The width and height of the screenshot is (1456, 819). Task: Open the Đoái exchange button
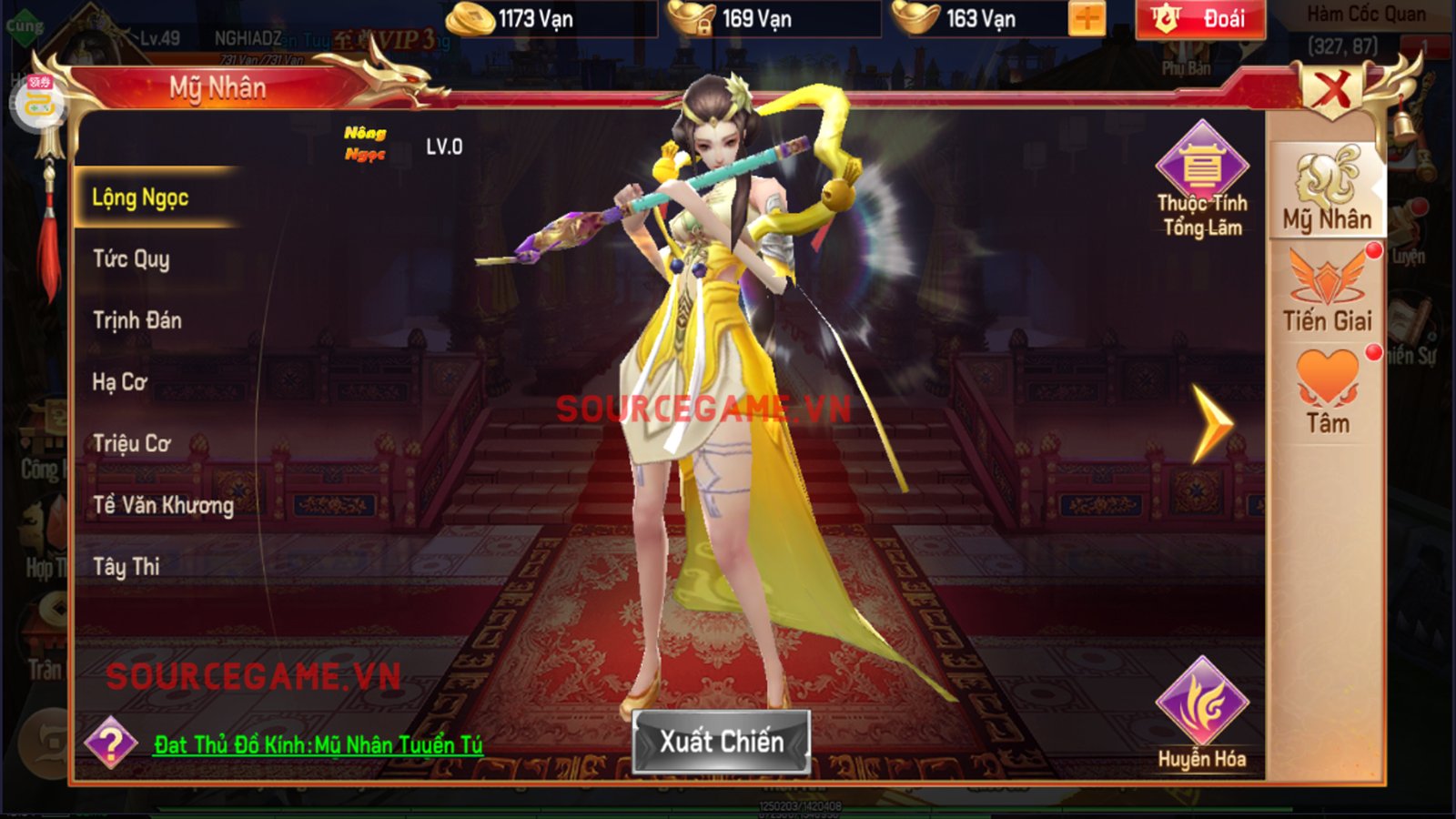pyautogui.click(x=1200, y=19)
